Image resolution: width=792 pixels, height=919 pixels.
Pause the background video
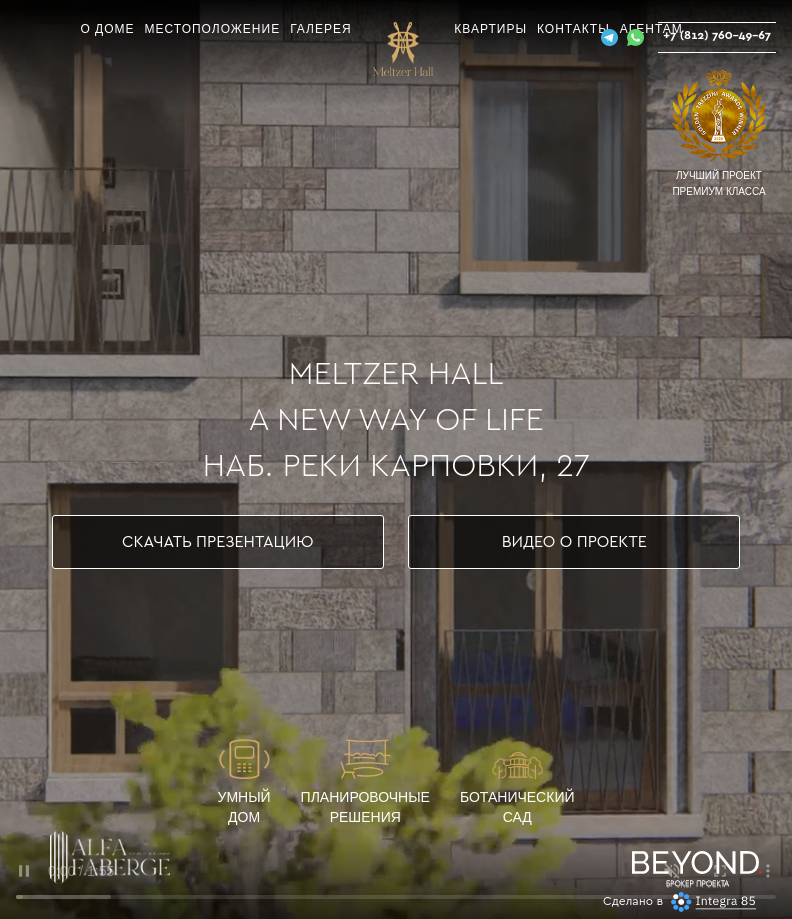(x=24, y=871)
